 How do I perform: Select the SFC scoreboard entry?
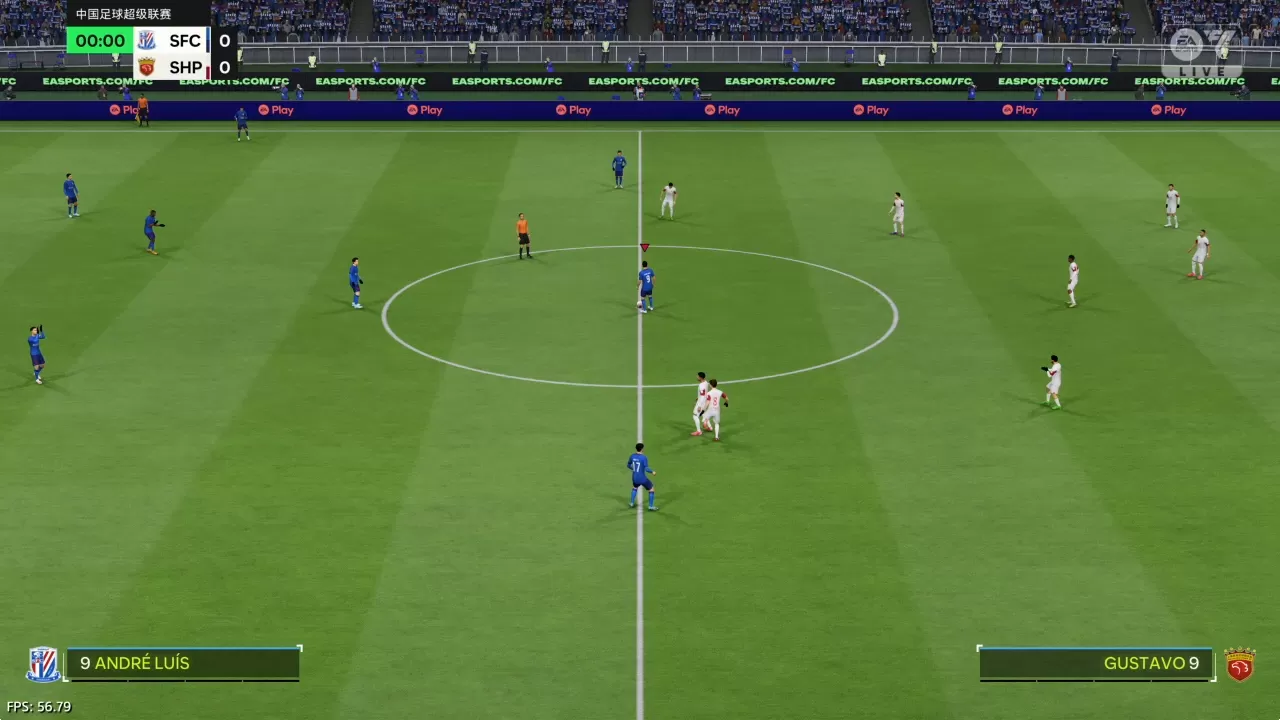pyautogui.click(x=185, y=41)
